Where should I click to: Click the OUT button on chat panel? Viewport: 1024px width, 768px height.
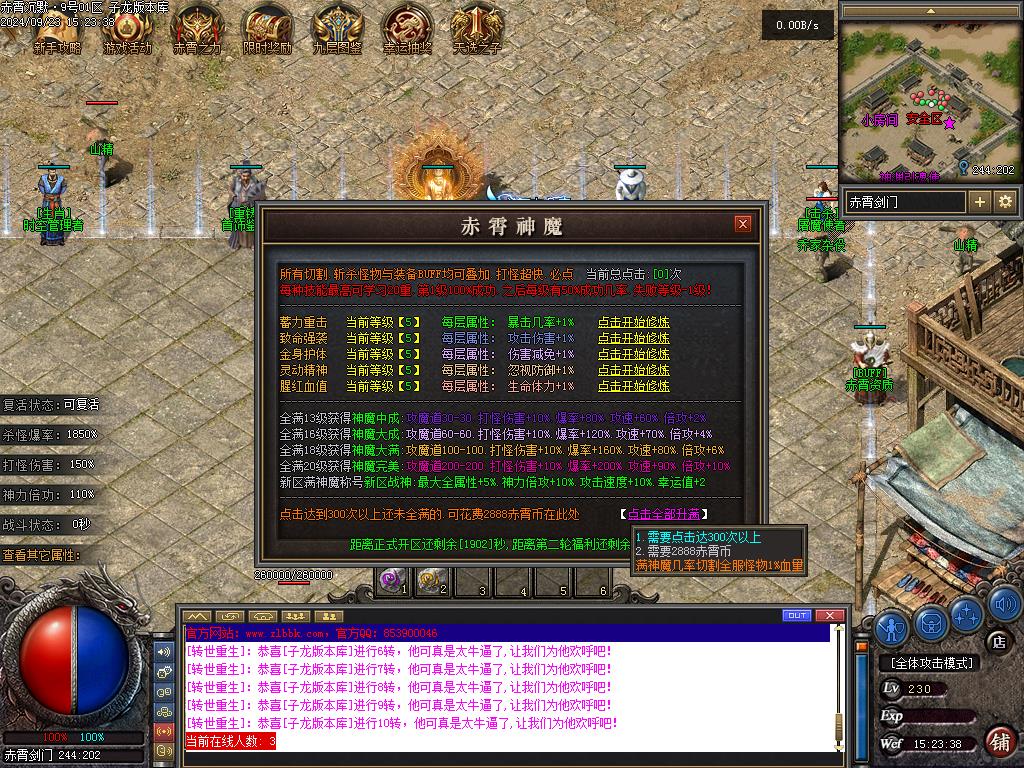point(797,615)
